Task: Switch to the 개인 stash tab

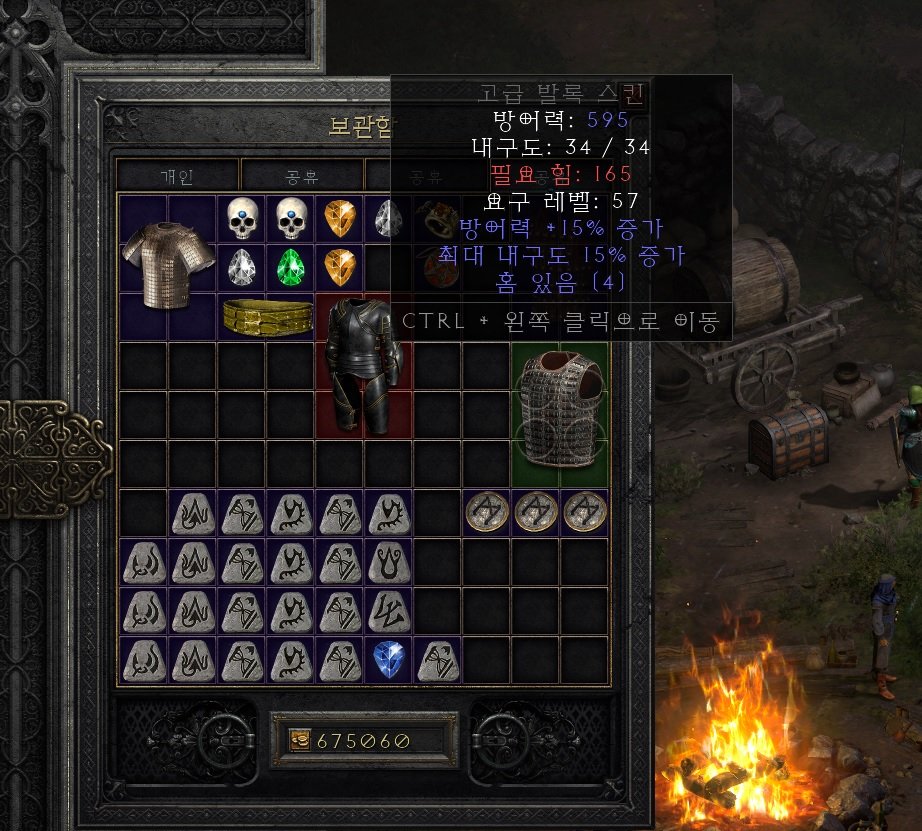Action: tap(177, 176)
